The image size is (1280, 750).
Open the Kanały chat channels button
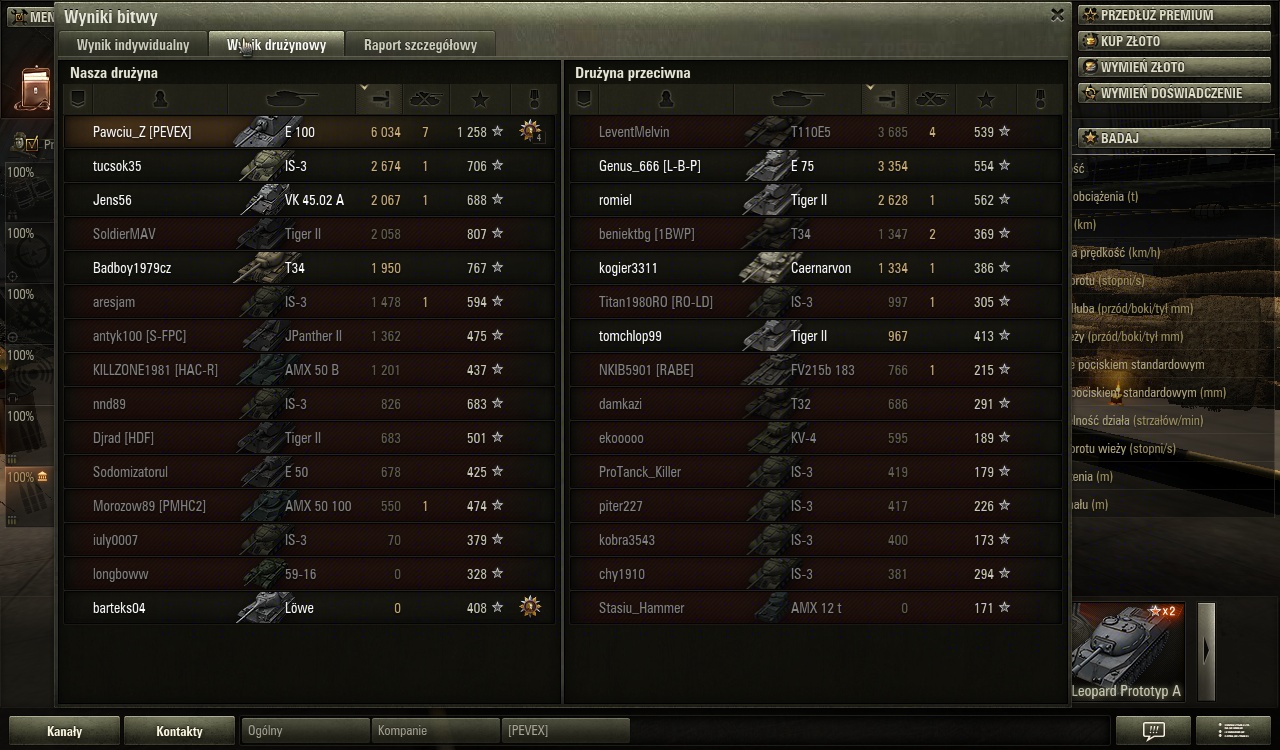coord(65,731)
